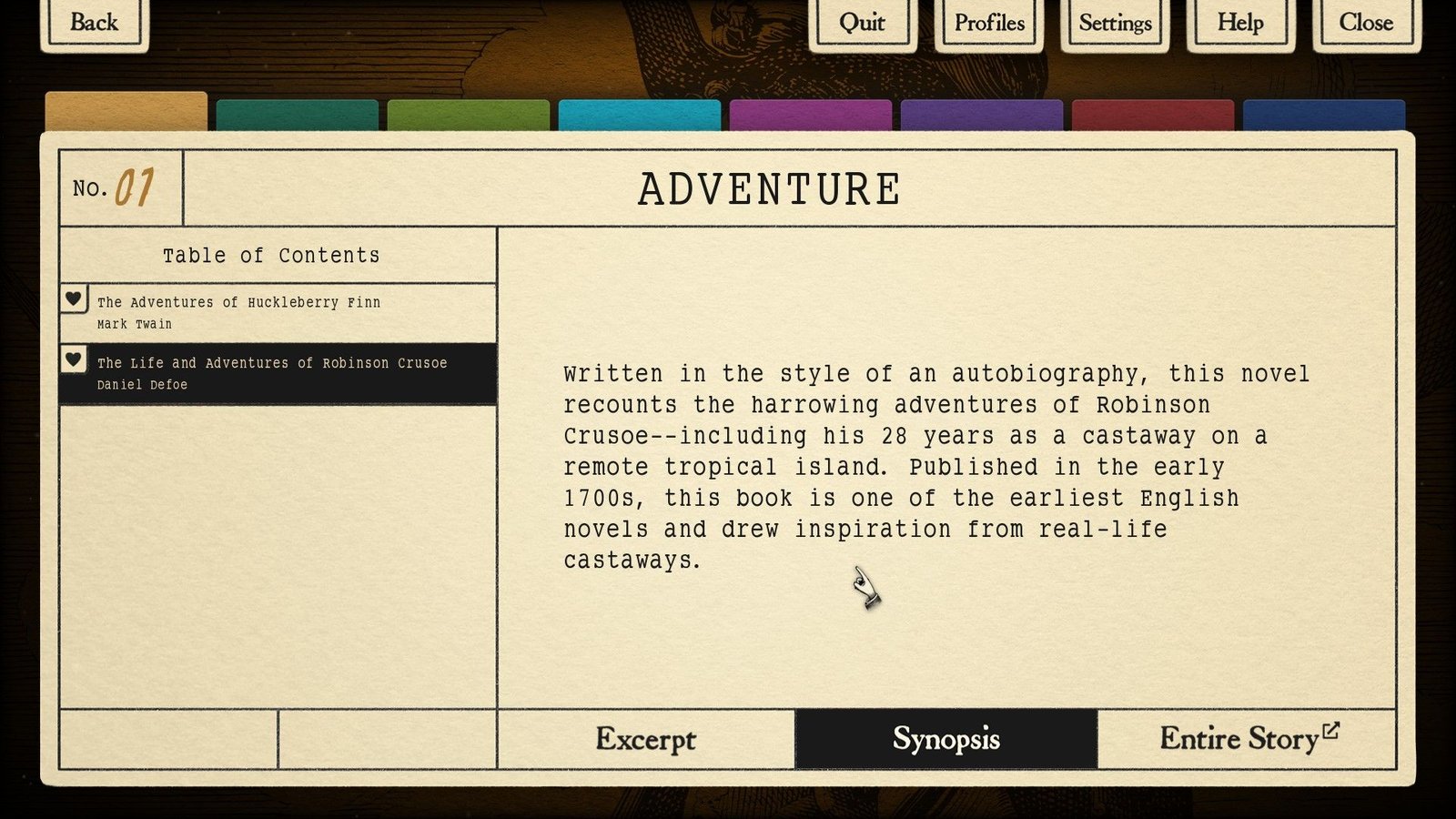This screenshot has width=1456, height=819.
Task: Toggle favorite heart for Huckleberry Finn
Action: click(74, 298)
